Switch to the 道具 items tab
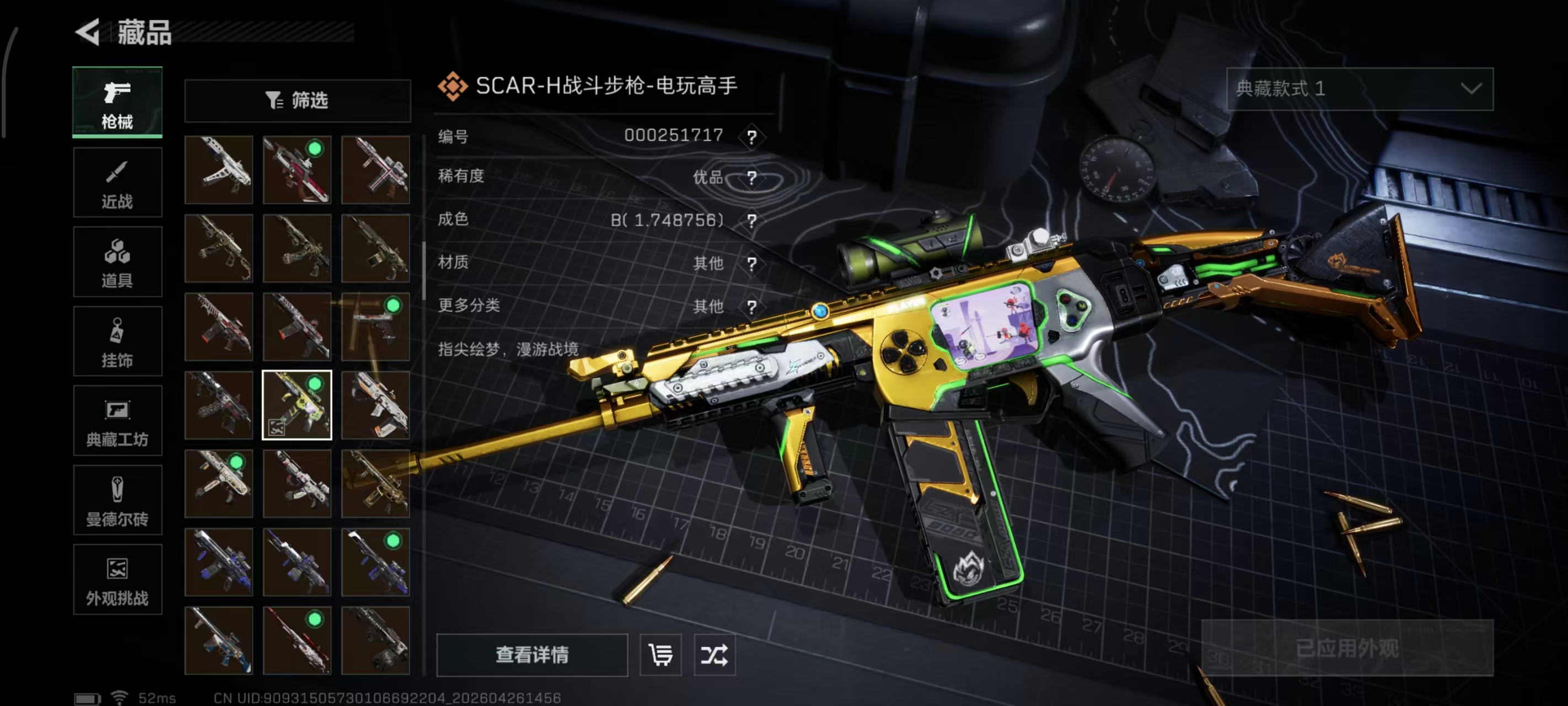1568x706 pixels. (117, 261)
